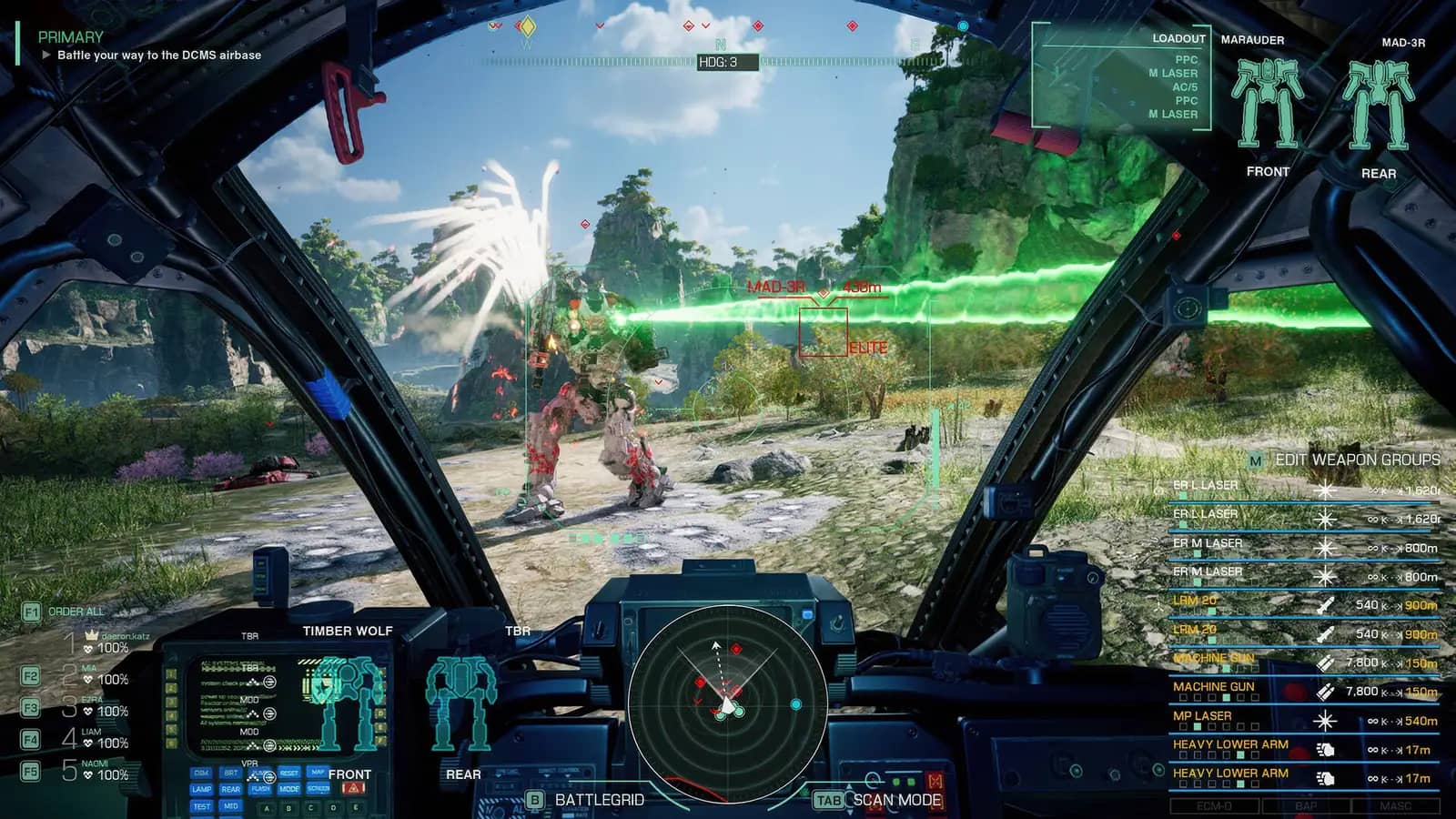Click the bullets icon on the MACHINE GUN row
The image size is (1456, 819).
click(x=1327, y=662)
